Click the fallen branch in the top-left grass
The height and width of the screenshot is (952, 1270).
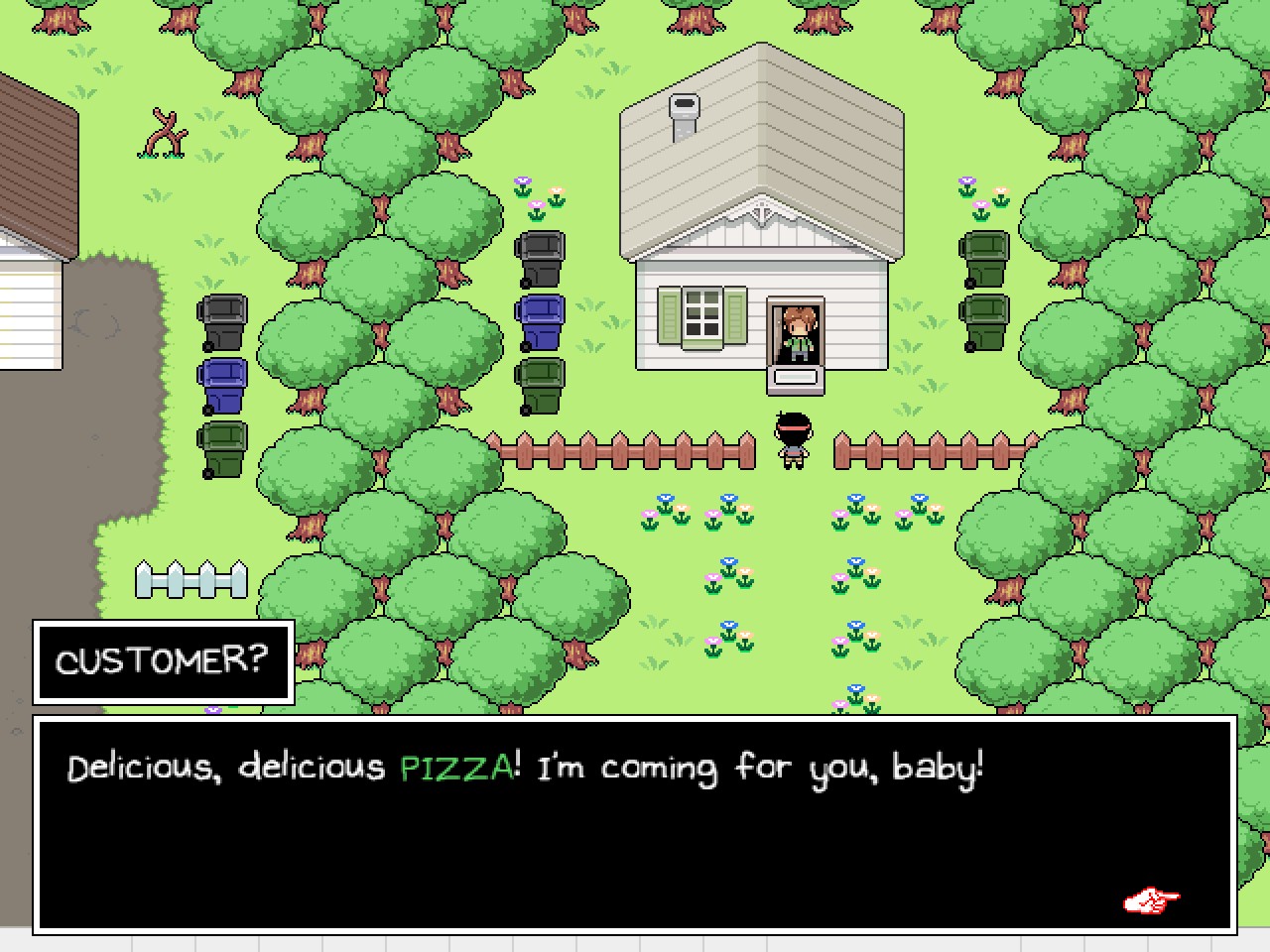[x=167, y=132]
